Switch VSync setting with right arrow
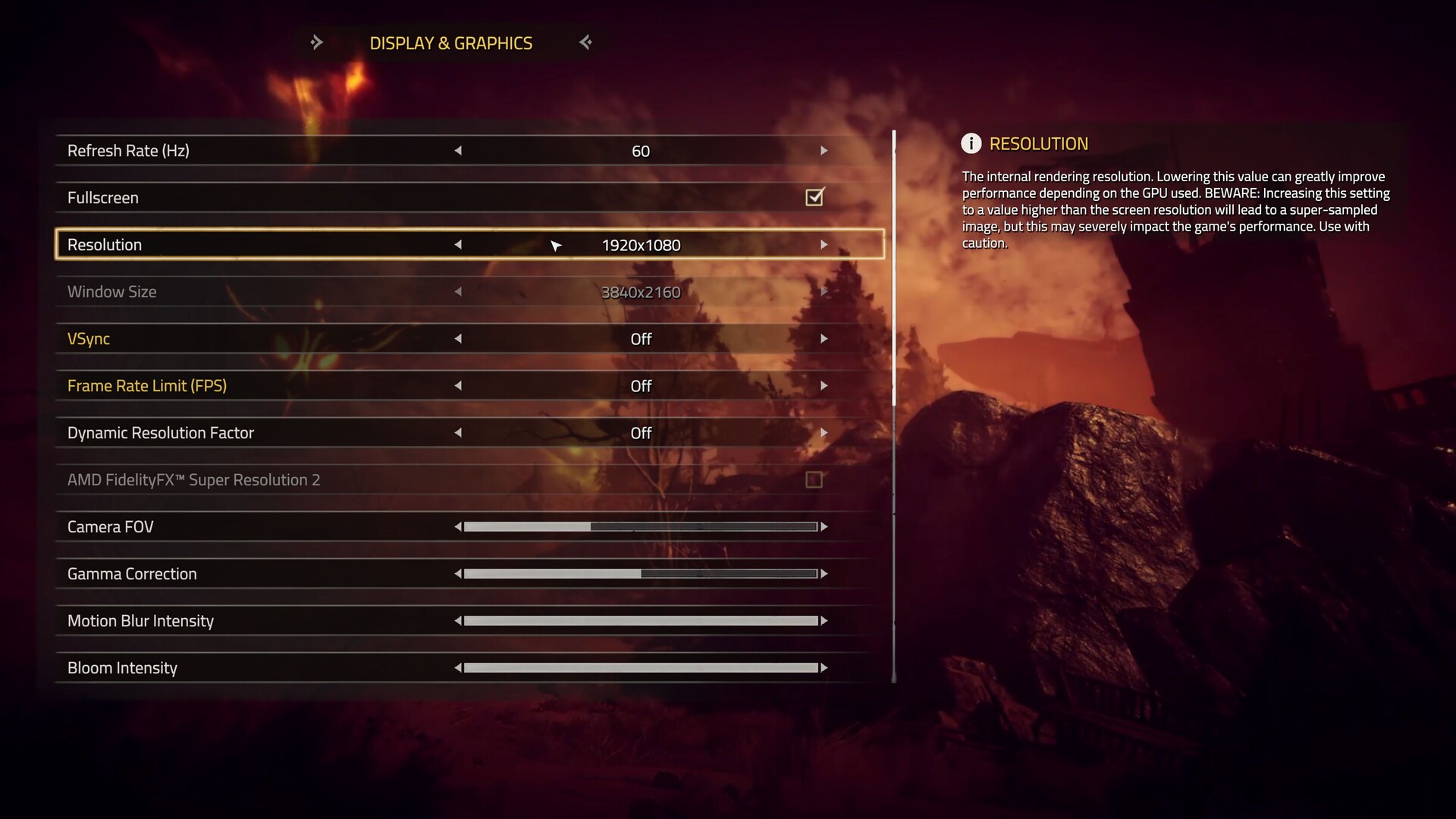The height and width of the screenshot is (819, 1456). 824,339
